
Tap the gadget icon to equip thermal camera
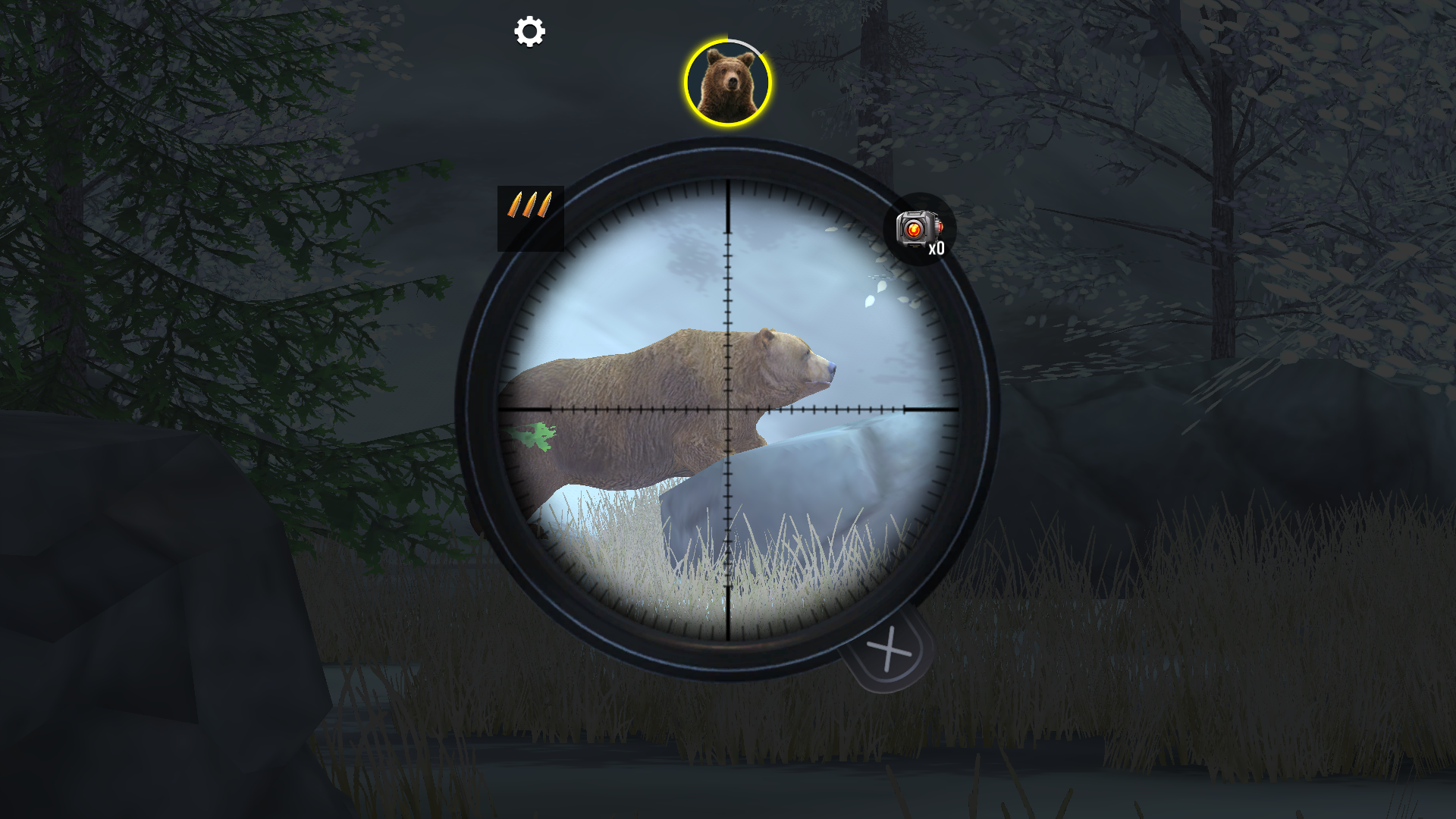click(916, 227)
